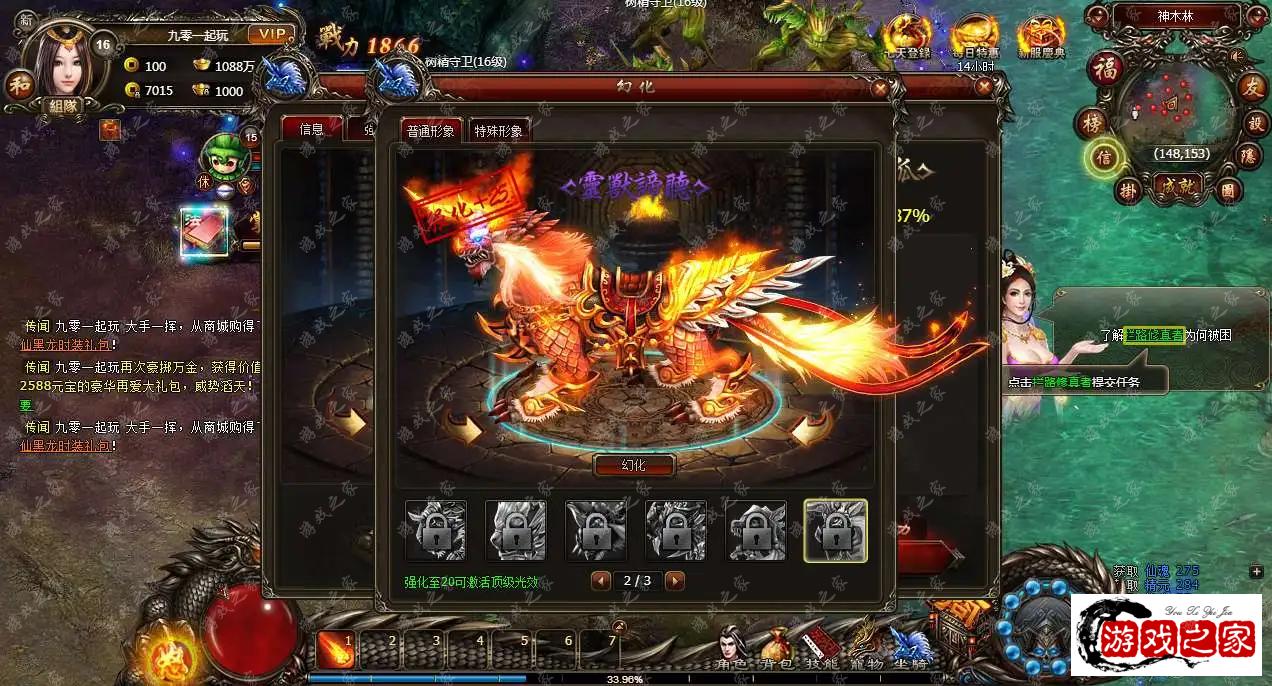This screenshot has width=1272, height=686.
Task: Open the VIP panel
Action: click(x=270, y=35)
